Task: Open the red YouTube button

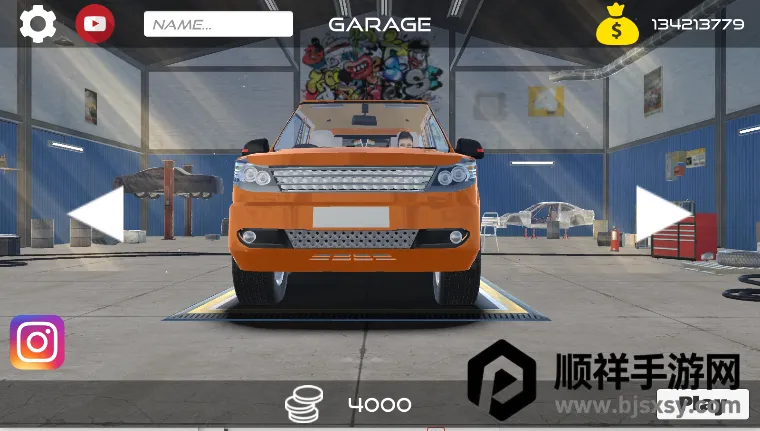Action: (x=95, y=24)
